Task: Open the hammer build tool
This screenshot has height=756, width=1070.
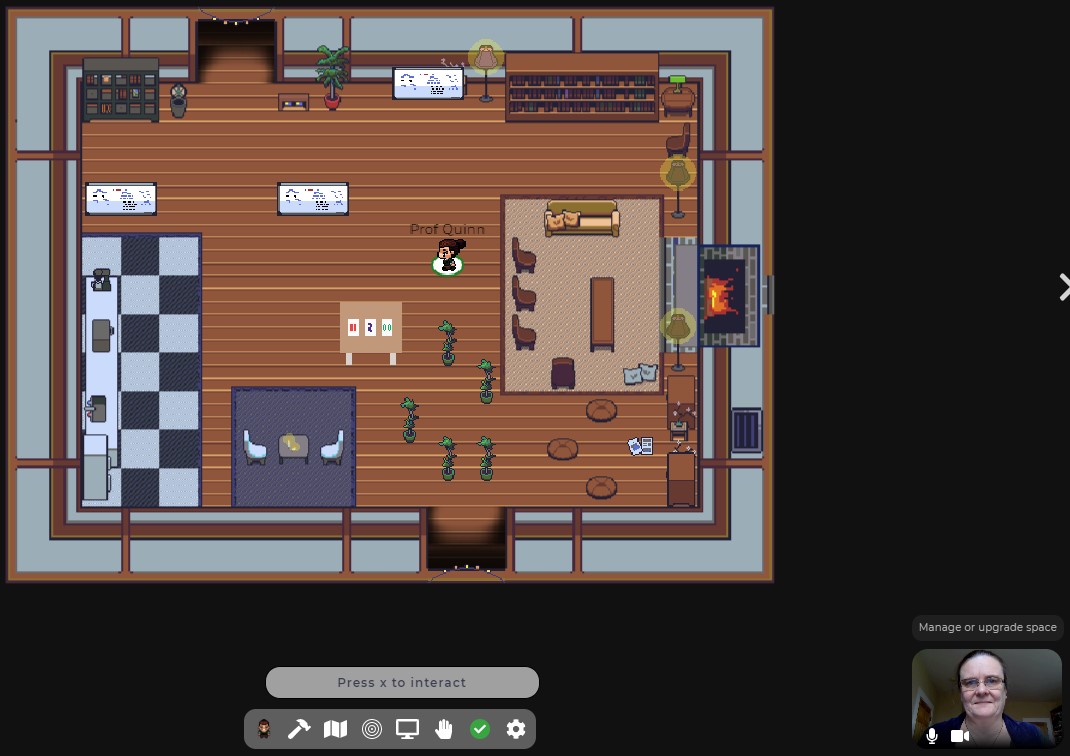Action: 299,729
